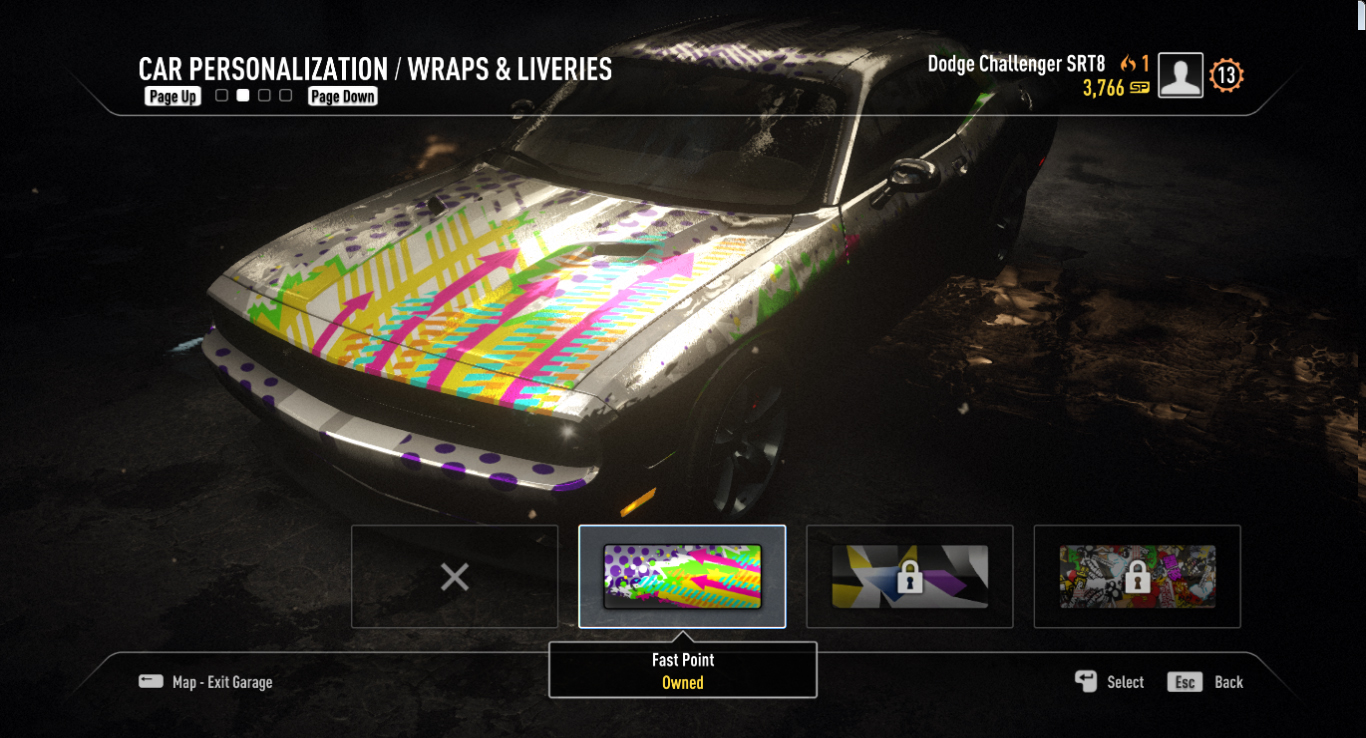
Task: Choose the no-wrap X option
Action: click(455, 576)
